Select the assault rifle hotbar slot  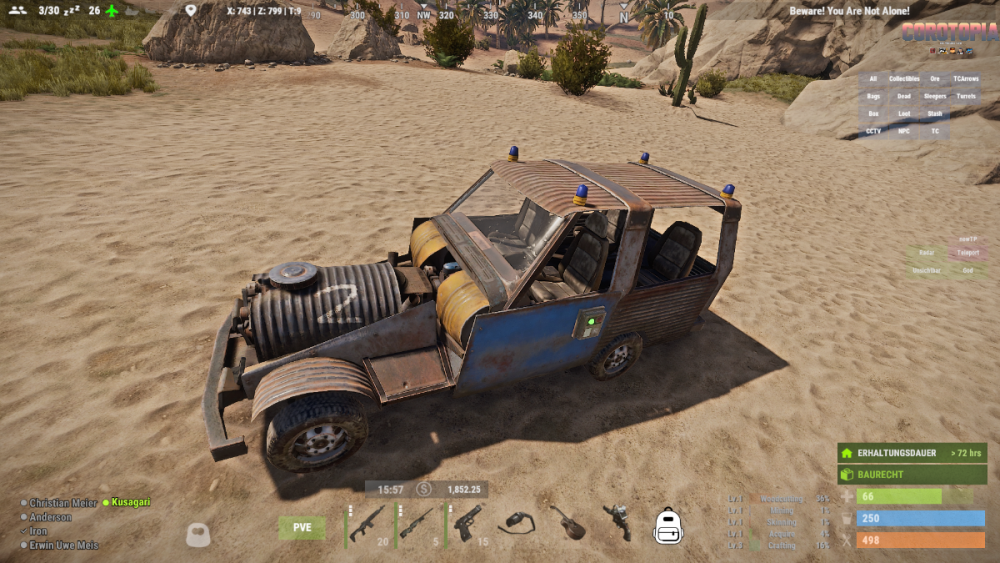[x=367, y=524]
